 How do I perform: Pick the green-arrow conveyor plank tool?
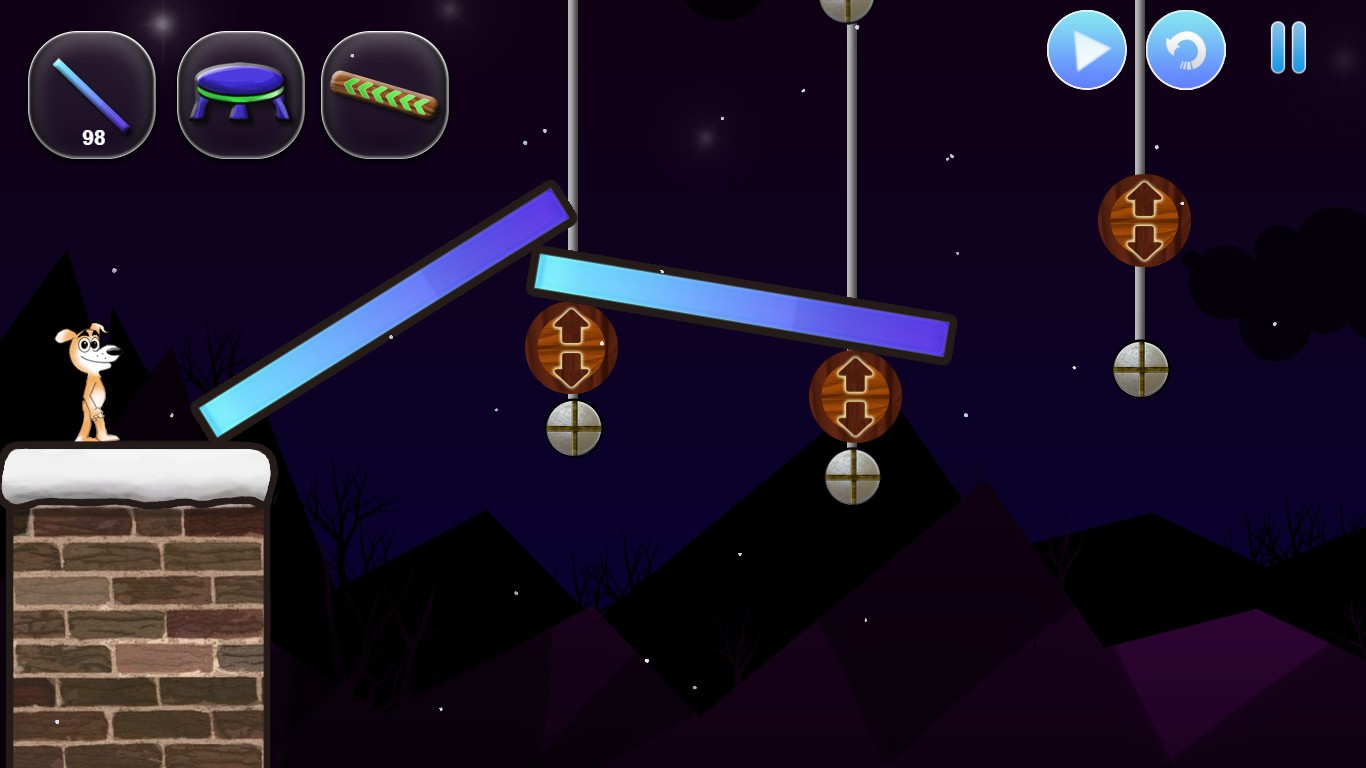click(384, 95)
